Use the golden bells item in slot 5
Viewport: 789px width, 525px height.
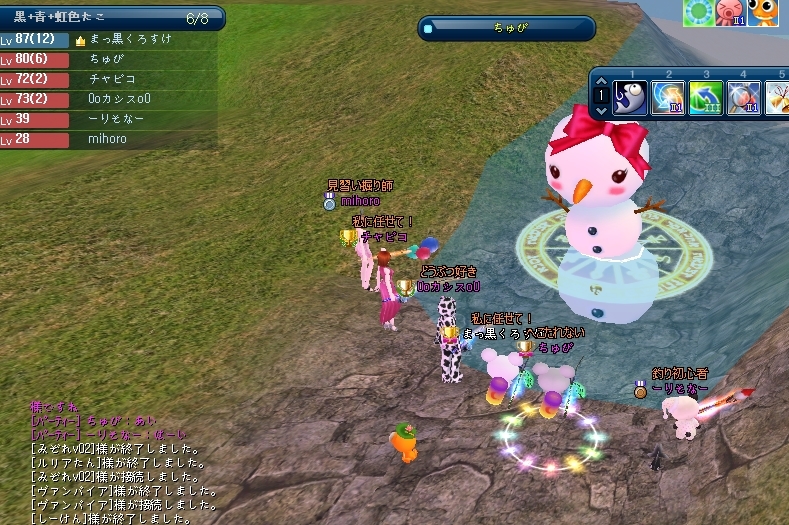click(x=778, y=98)
